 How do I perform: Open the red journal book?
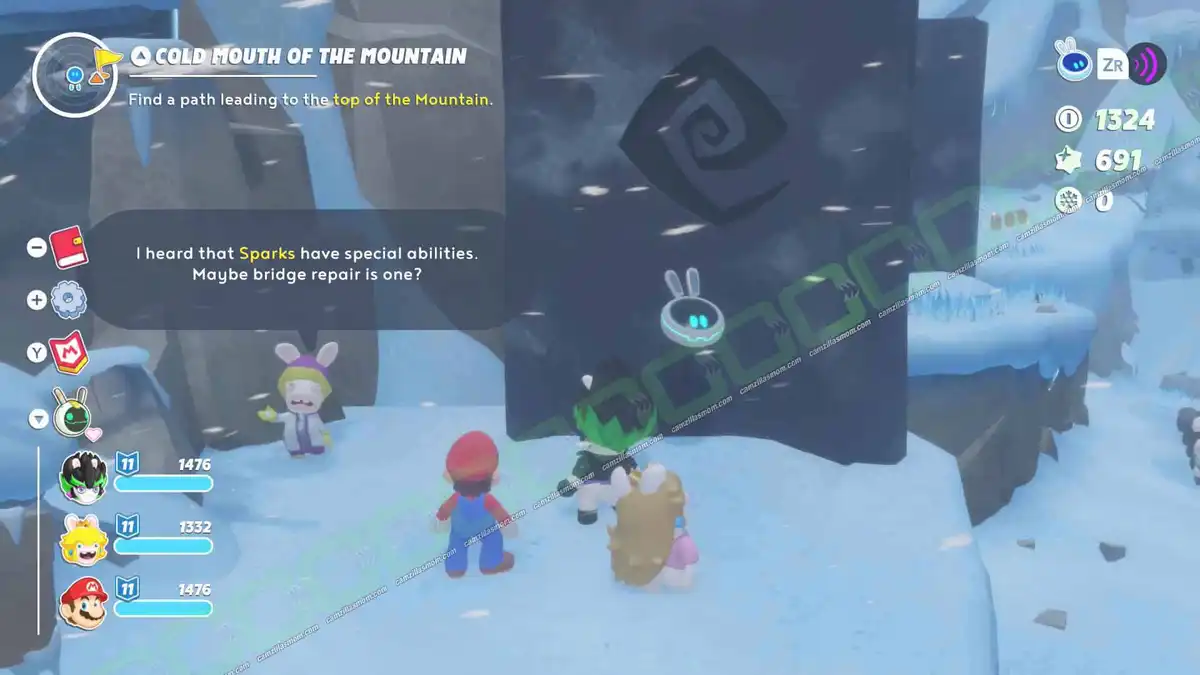pyautogui.click(x=69, y=245)
